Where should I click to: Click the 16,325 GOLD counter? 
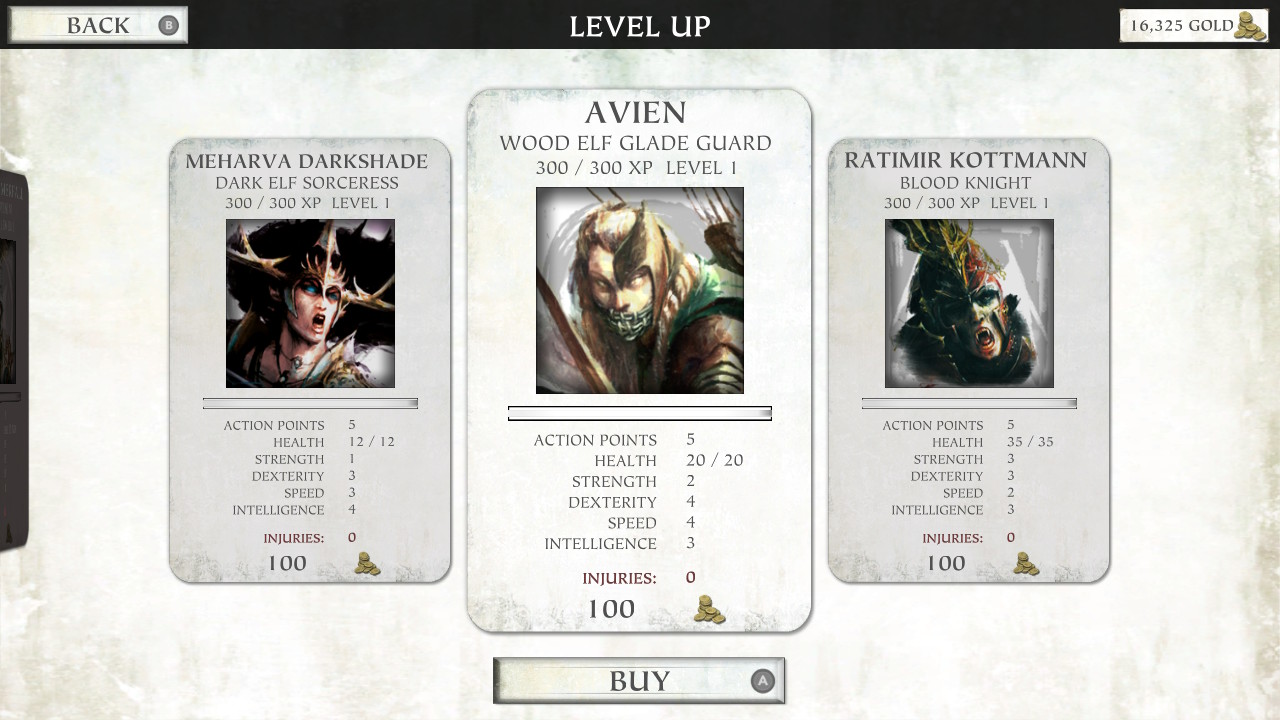pos(1183,26)
